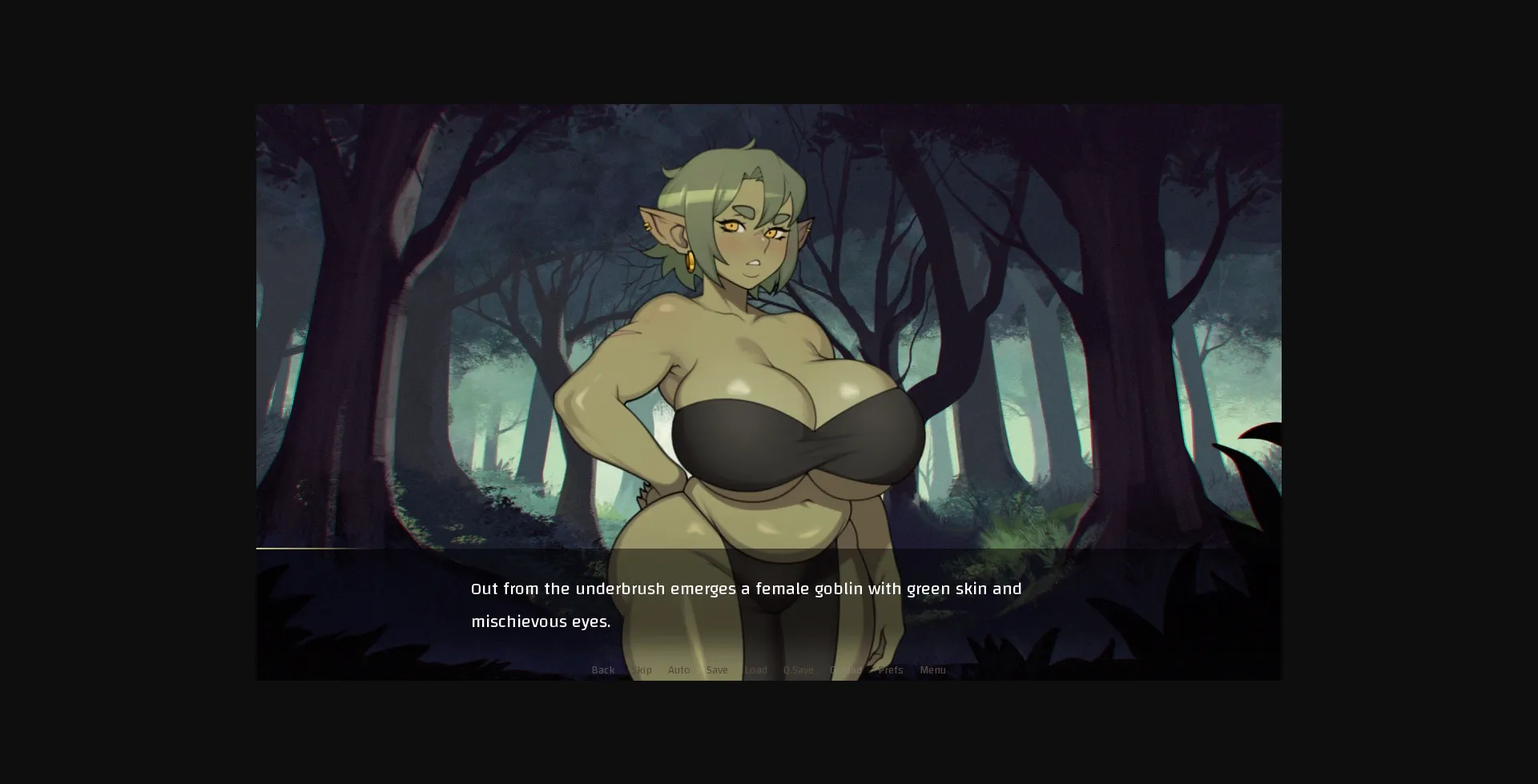Open the Save screen
The image size is (1538, 784).
pyautogui.click(x=717, y=669)
